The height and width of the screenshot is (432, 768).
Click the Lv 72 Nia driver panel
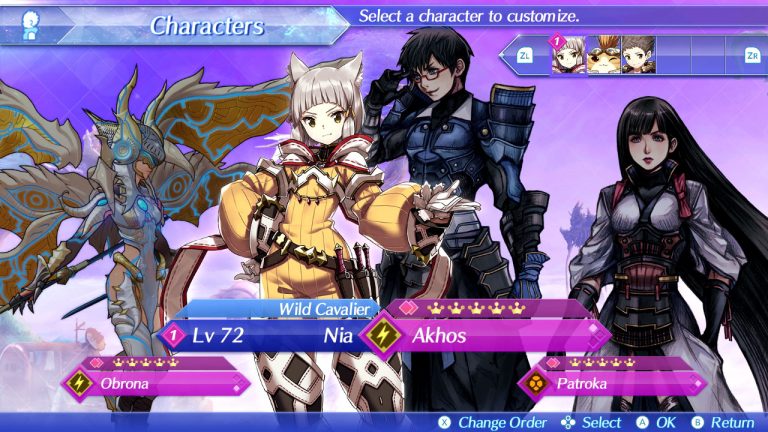click(260, 336)
